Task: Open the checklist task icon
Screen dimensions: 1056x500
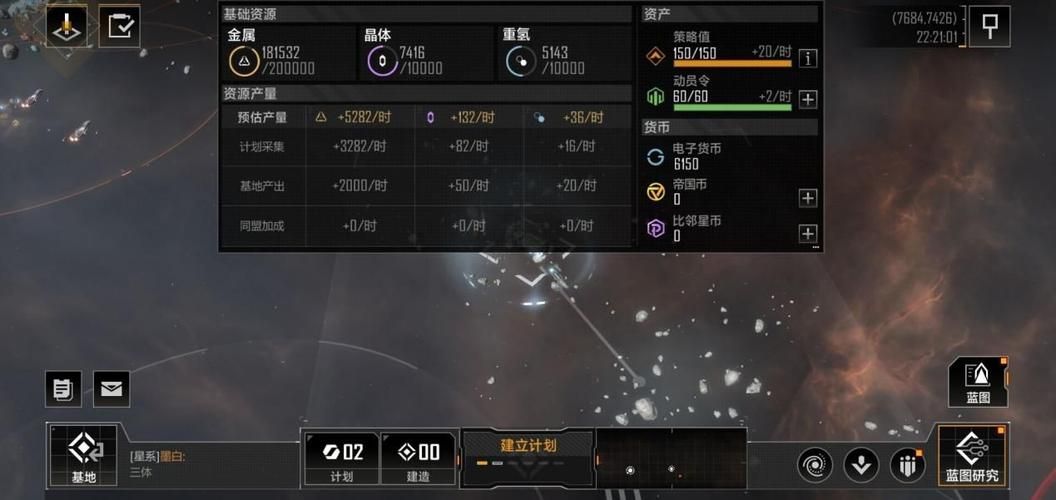Action: tap(120, 27)
